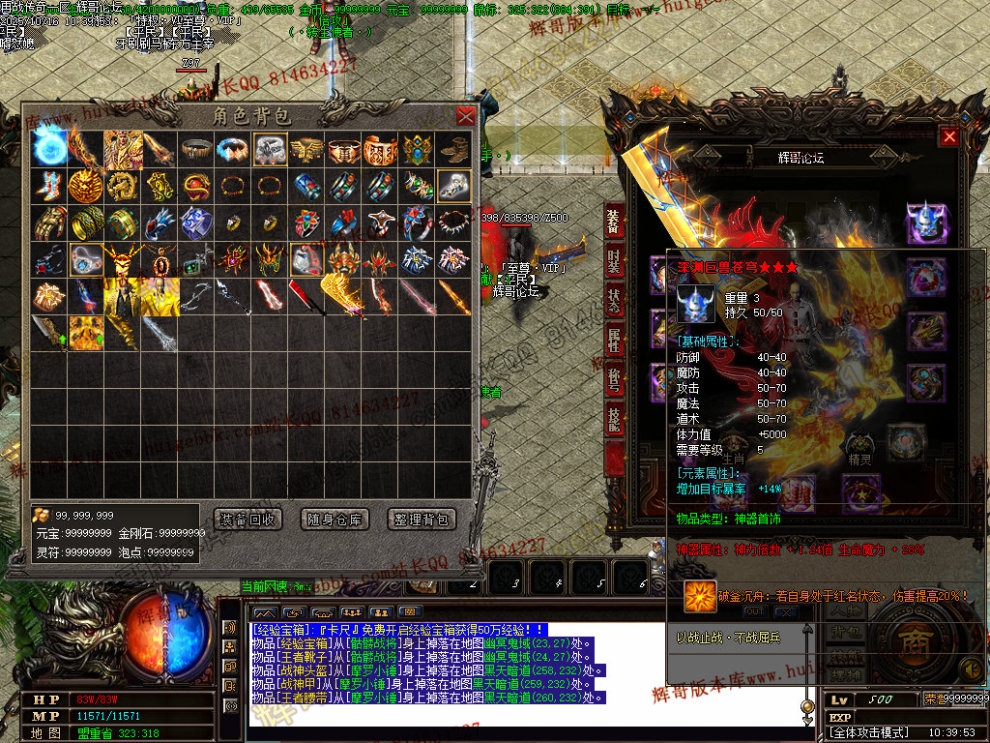990x743 pixels.
Task: Select the spiked bone bracelet item
Action: (454, 222)
